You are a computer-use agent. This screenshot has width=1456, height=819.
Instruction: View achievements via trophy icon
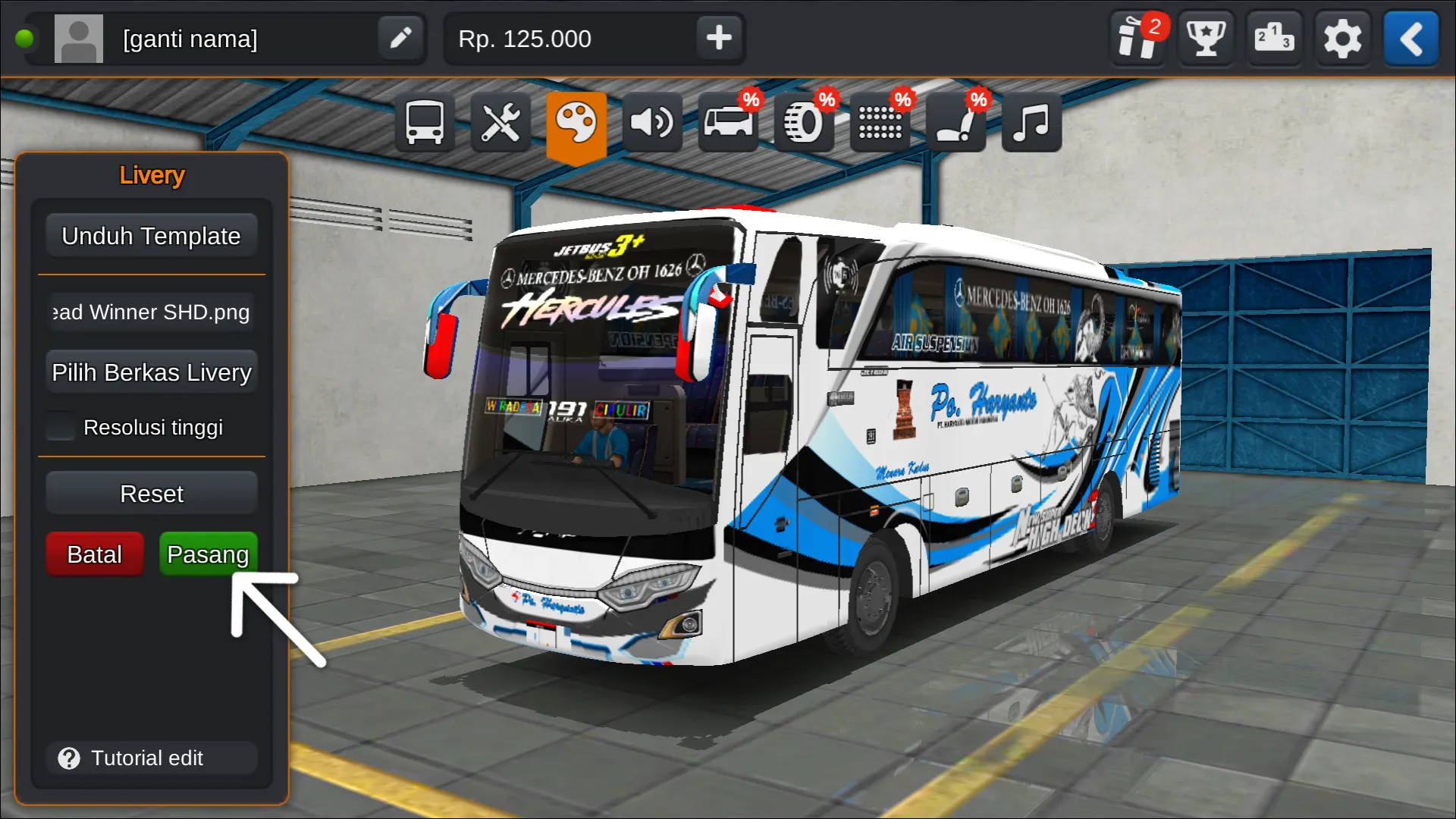point(1206,38)
